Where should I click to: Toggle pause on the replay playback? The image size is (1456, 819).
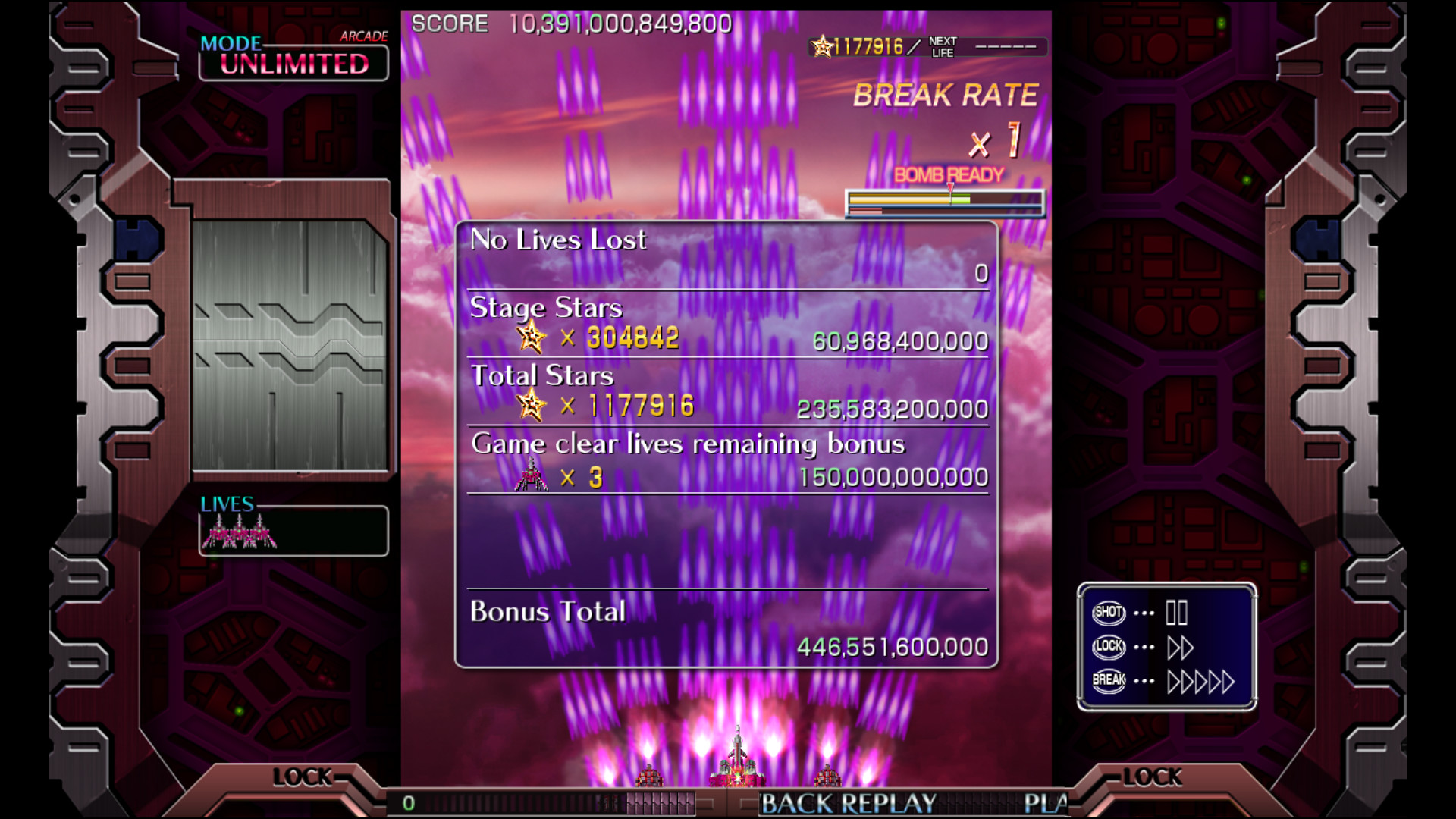pos(1178,614)
